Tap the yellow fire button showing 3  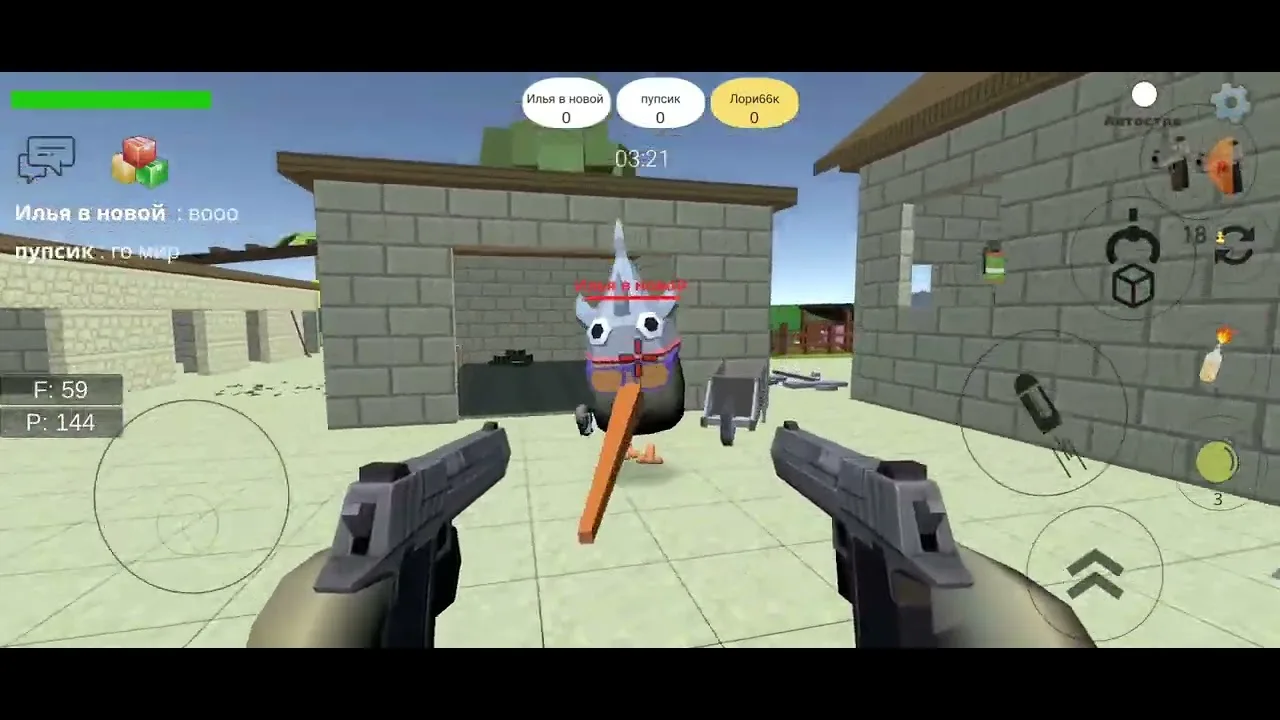pyautogui.click(x=1215, y=463)
